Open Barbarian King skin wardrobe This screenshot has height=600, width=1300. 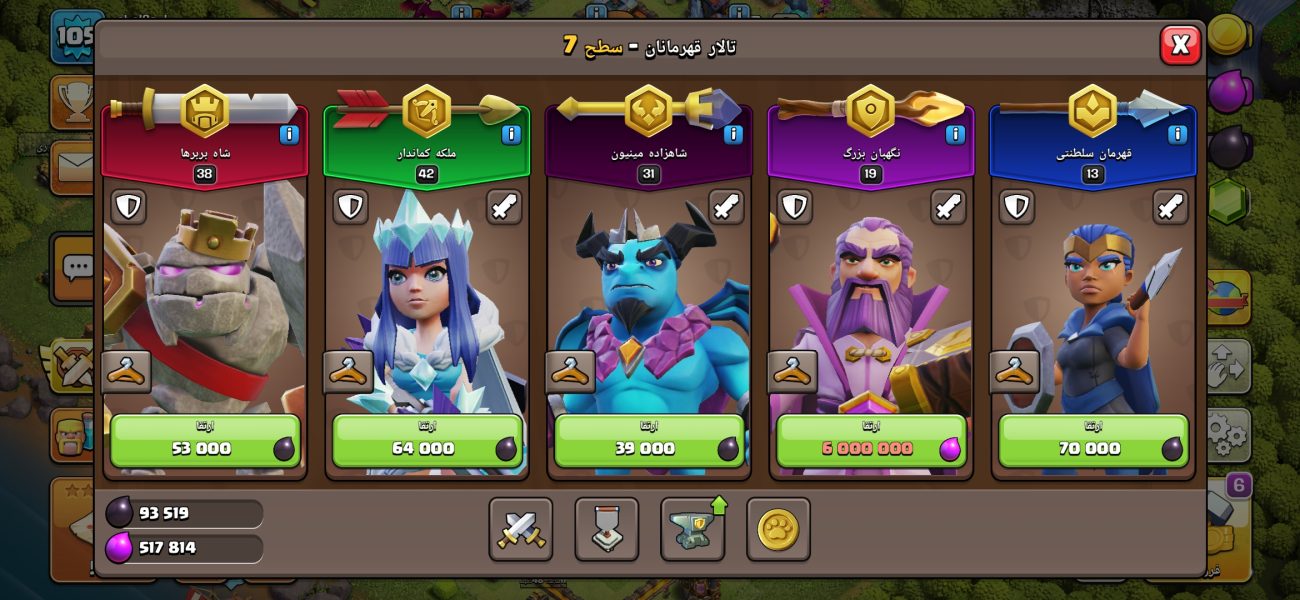click(x=126, y=372)
